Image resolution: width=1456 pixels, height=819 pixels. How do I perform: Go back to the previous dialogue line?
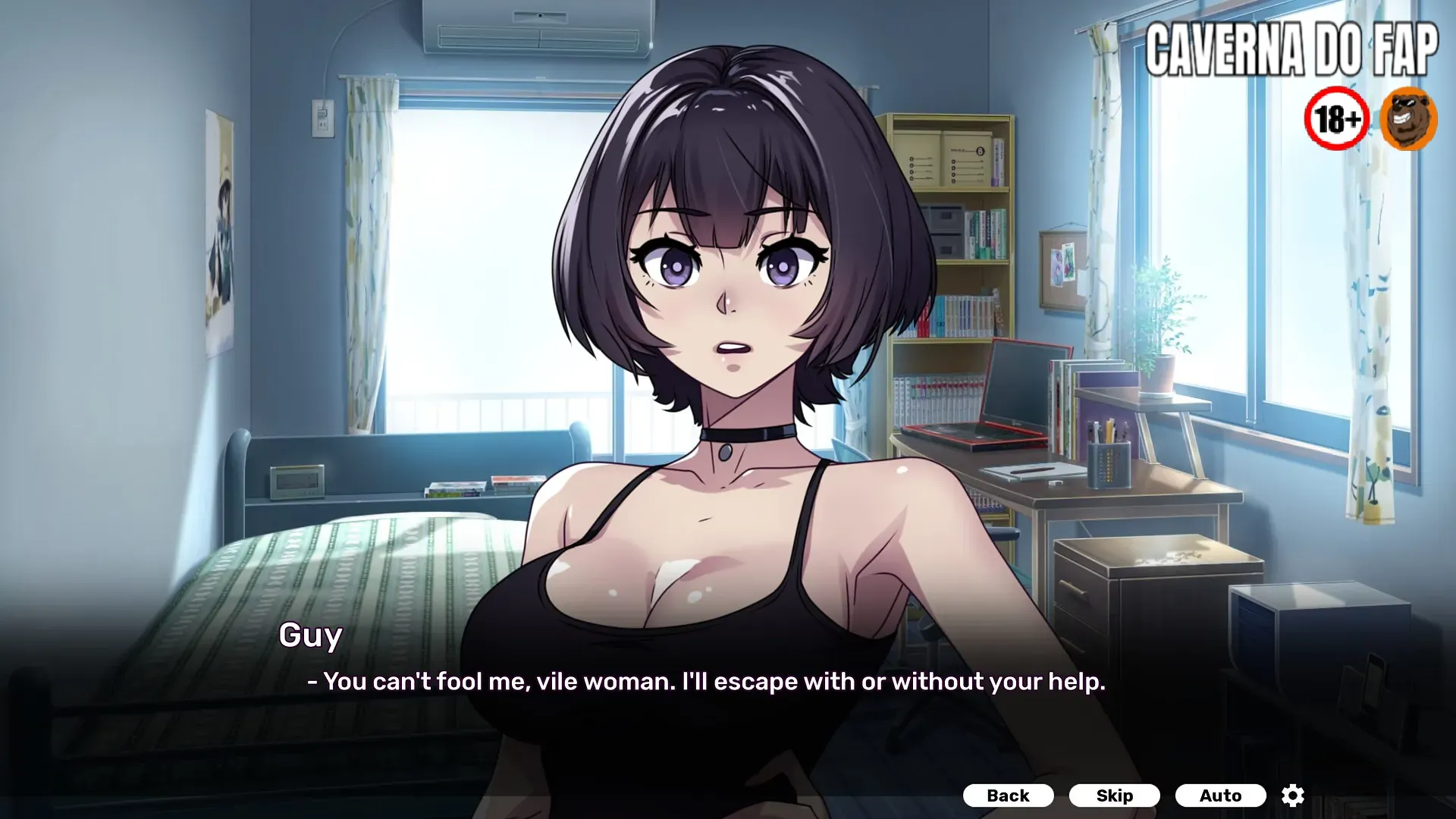(1008, 795)
